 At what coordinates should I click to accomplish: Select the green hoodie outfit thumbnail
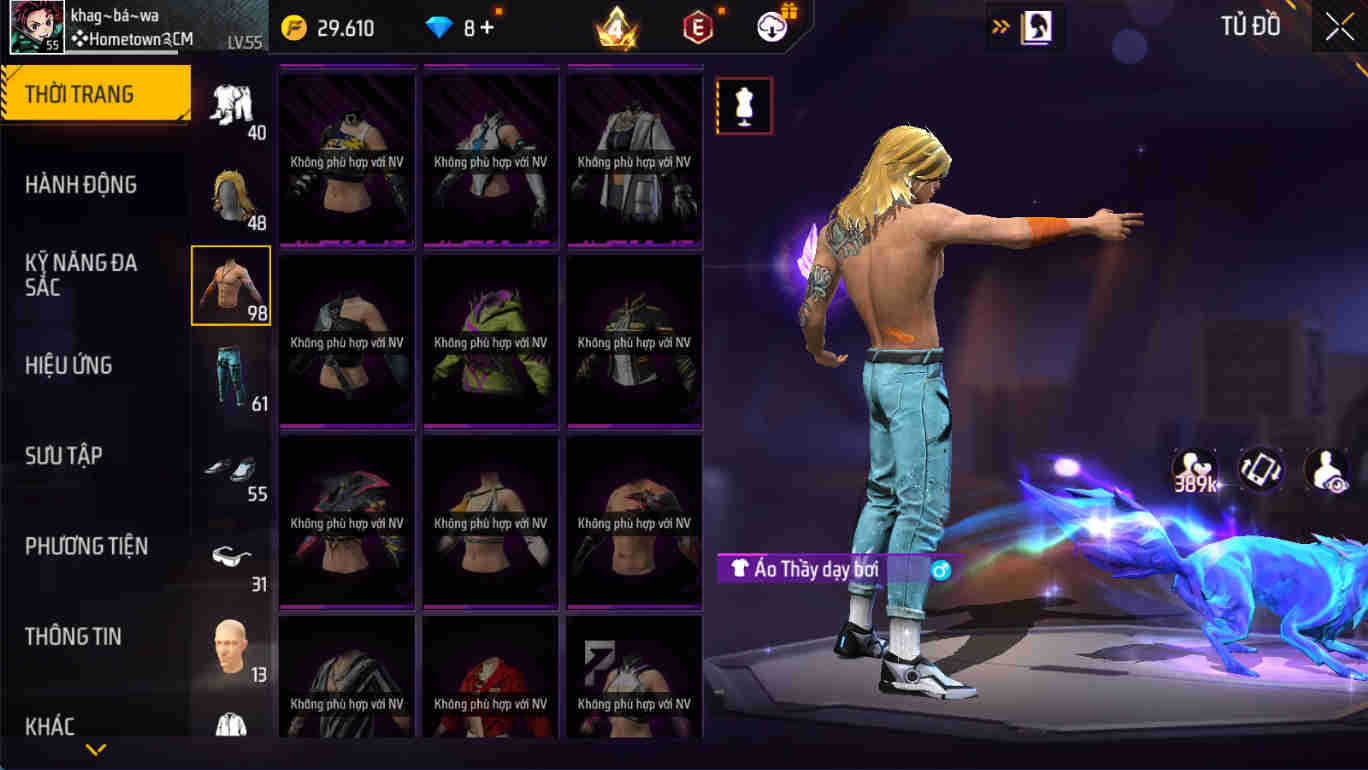pyautogui.click(x=489, y=340)
